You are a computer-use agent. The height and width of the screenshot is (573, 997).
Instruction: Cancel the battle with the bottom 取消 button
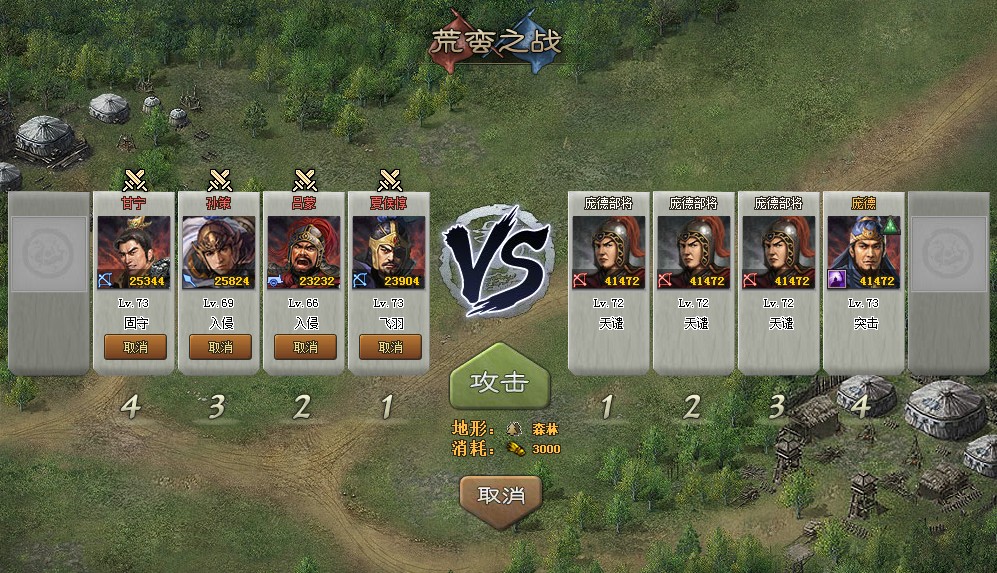point(500,495)
